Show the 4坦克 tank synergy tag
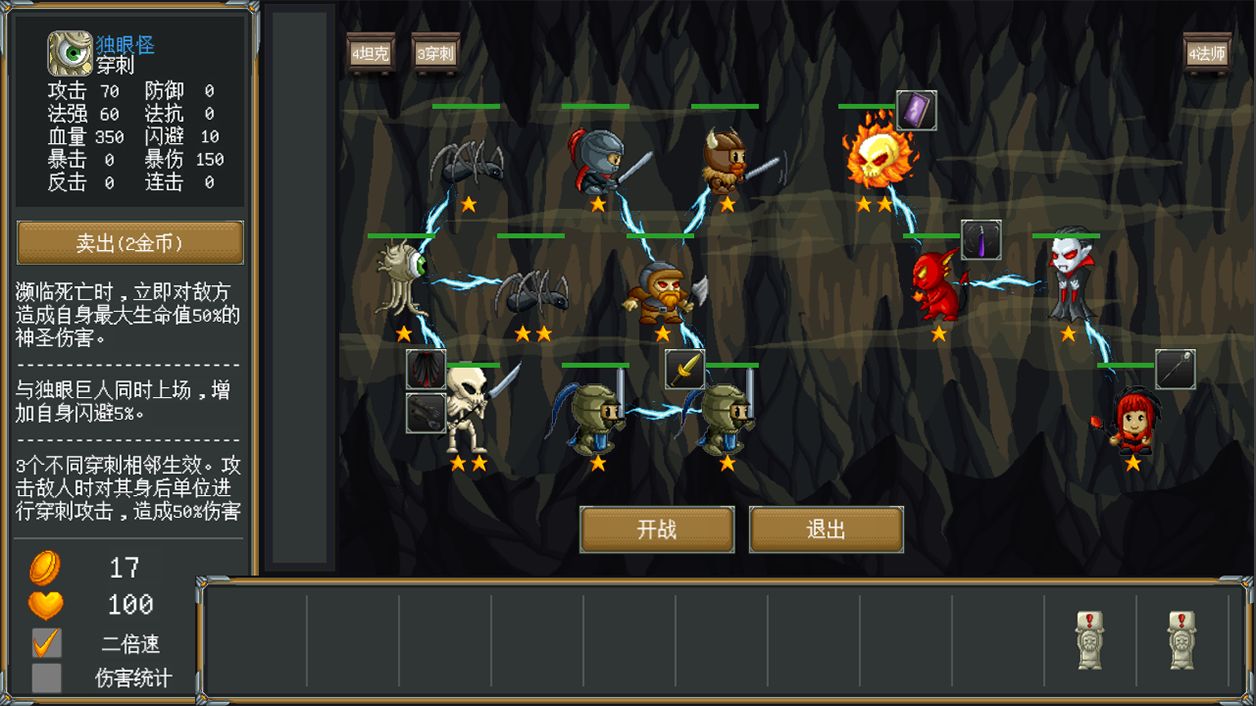The image size is (1256, 706). tap(370, 53)
